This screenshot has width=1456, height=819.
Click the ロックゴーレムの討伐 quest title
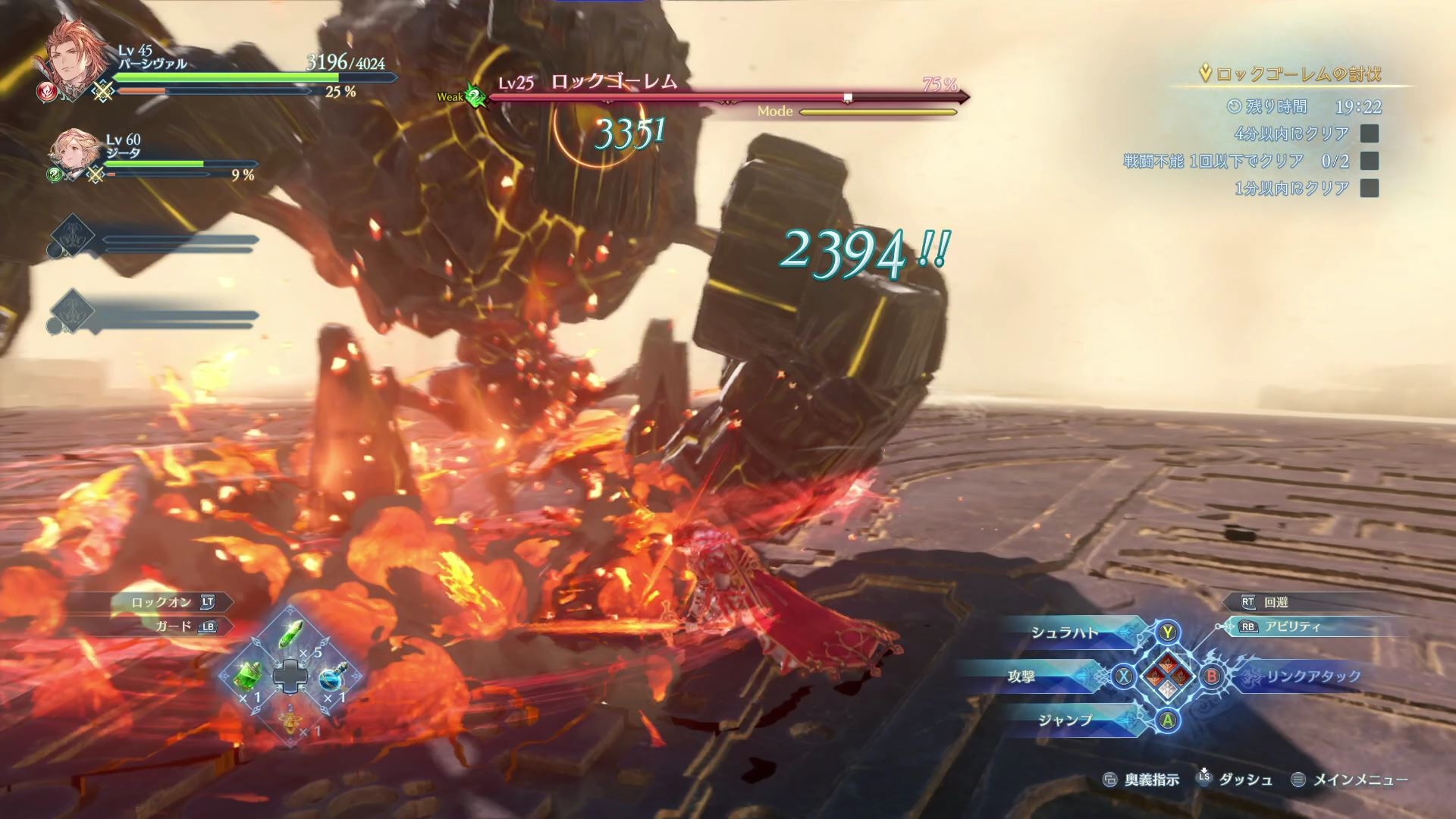pos(1298,74)
